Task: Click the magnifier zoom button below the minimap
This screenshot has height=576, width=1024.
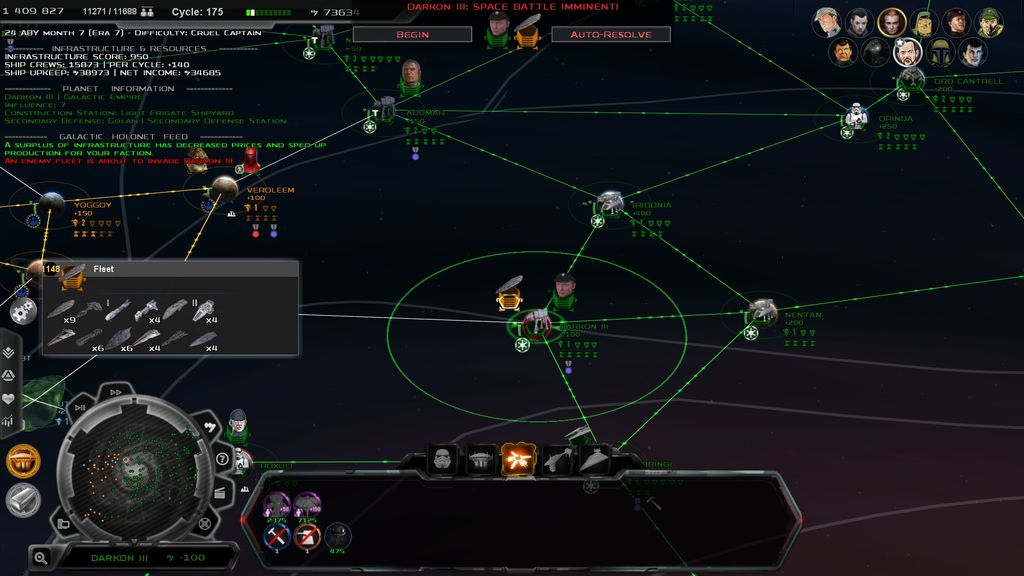Action: pyautogui.click(x=40, y=557)
